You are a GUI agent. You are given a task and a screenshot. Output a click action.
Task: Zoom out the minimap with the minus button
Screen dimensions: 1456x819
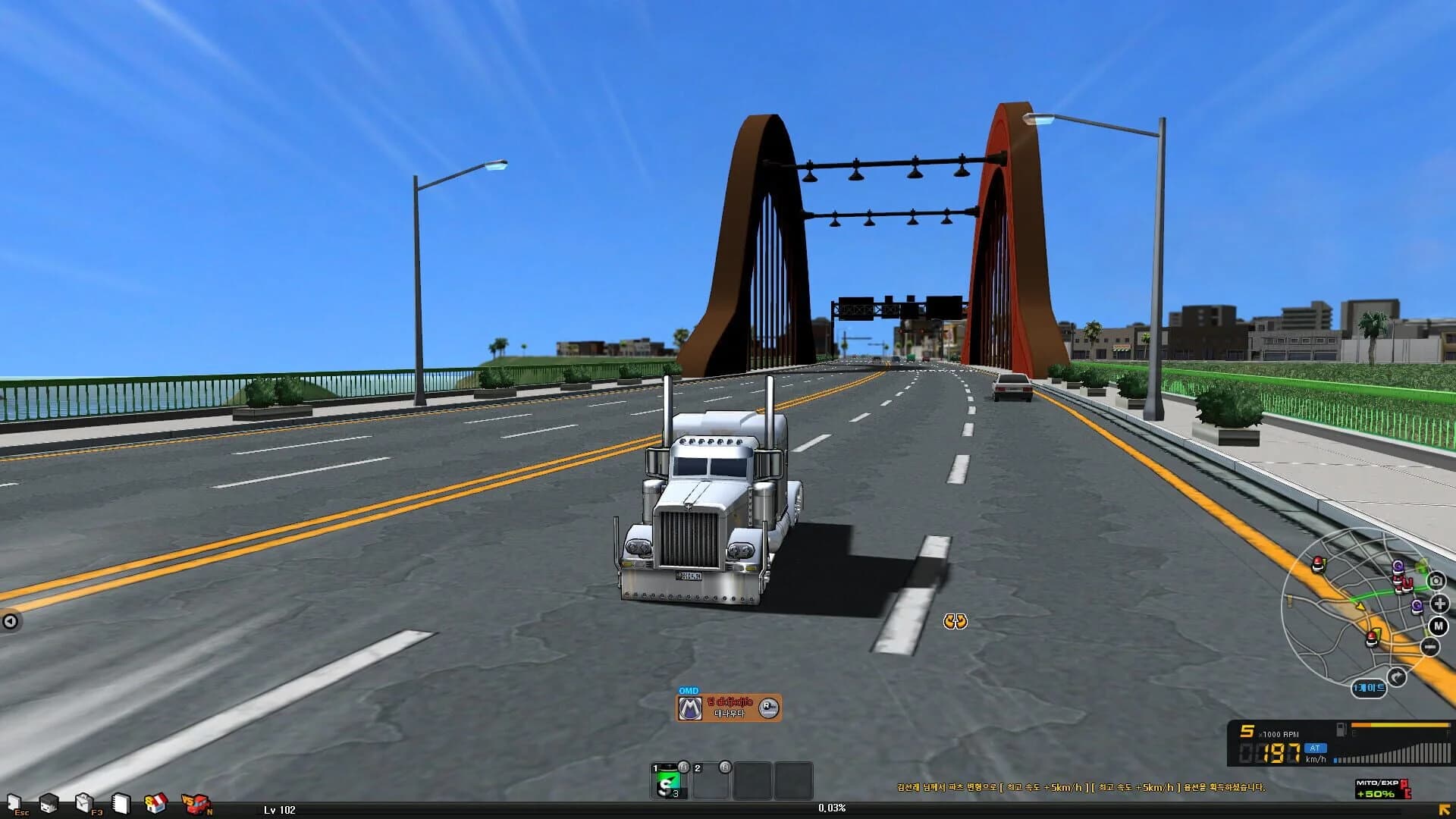click(x=1429, y=646)
